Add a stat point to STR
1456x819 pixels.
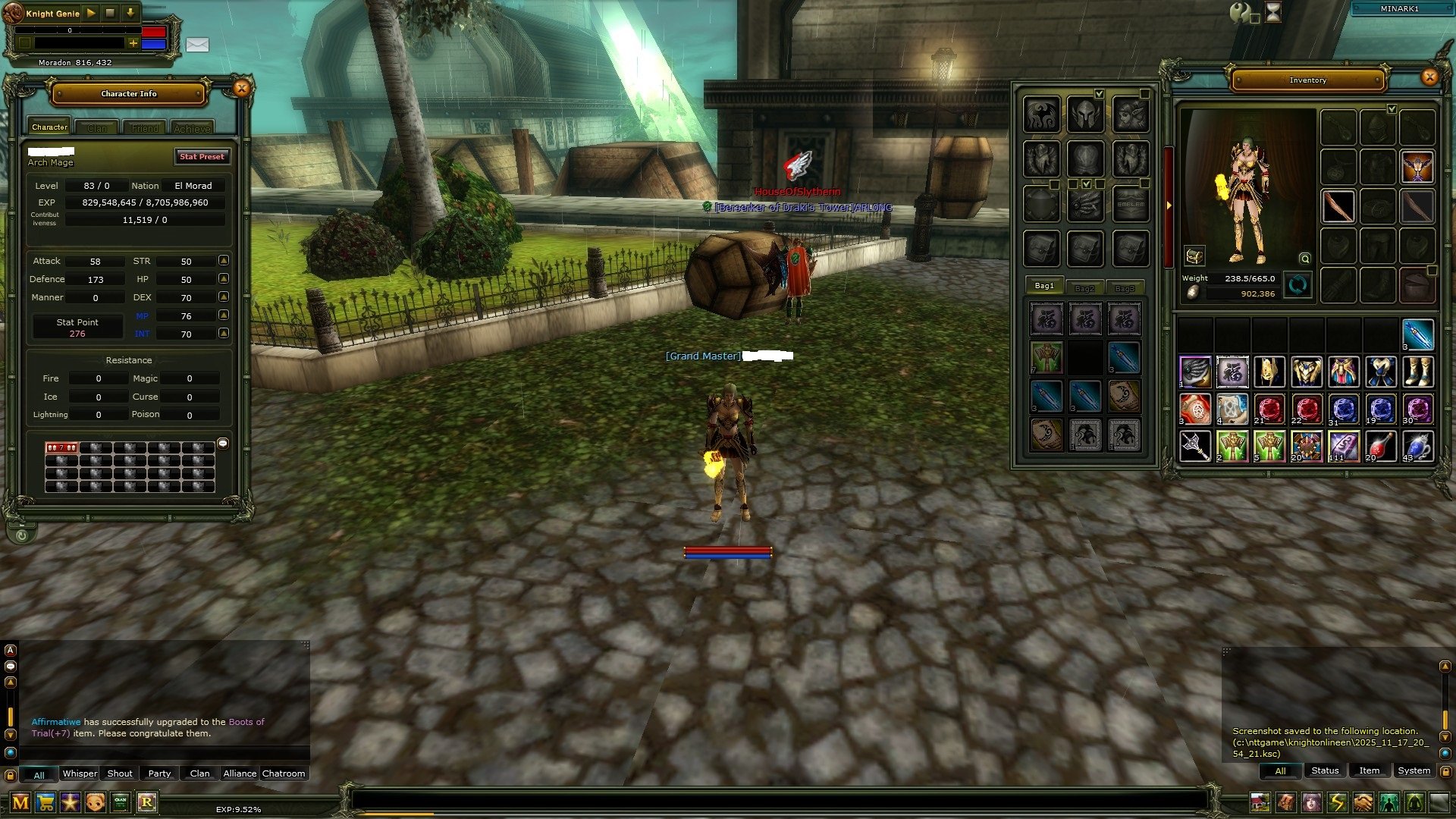pyautogui.click(x=224, y=260)
